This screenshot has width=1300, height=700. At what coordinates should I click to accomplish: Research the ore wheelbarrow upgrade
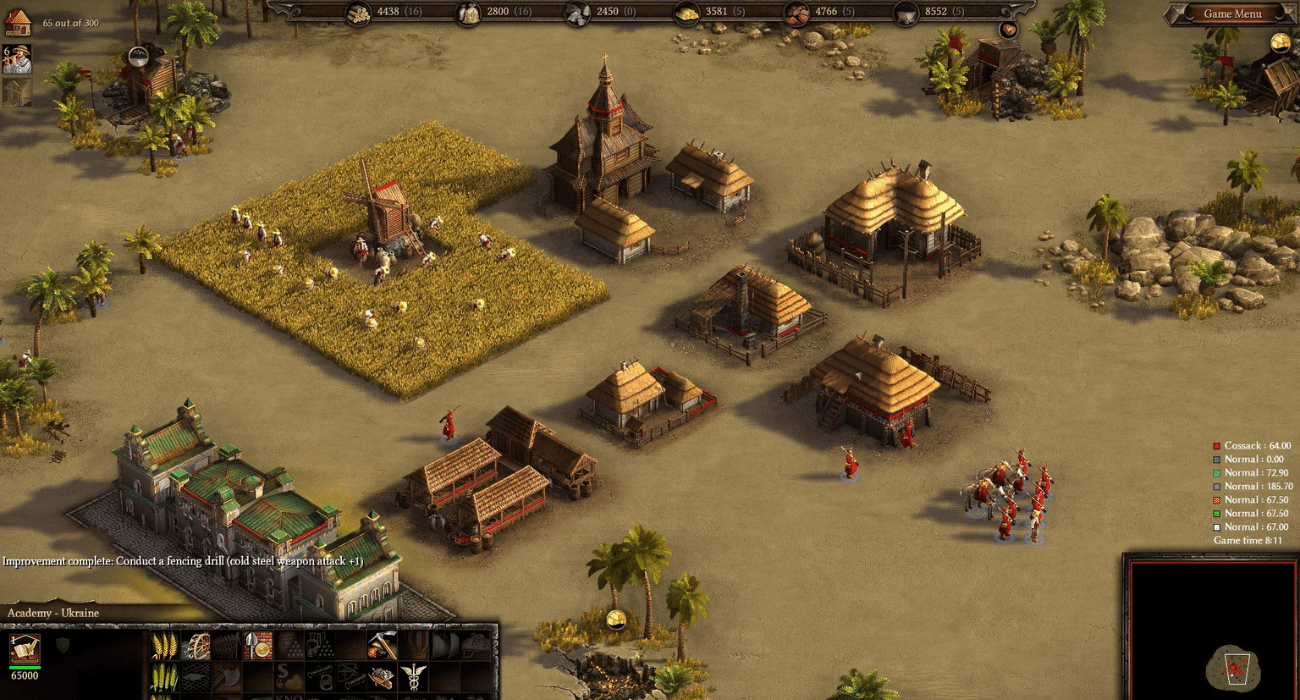[382, 677]
